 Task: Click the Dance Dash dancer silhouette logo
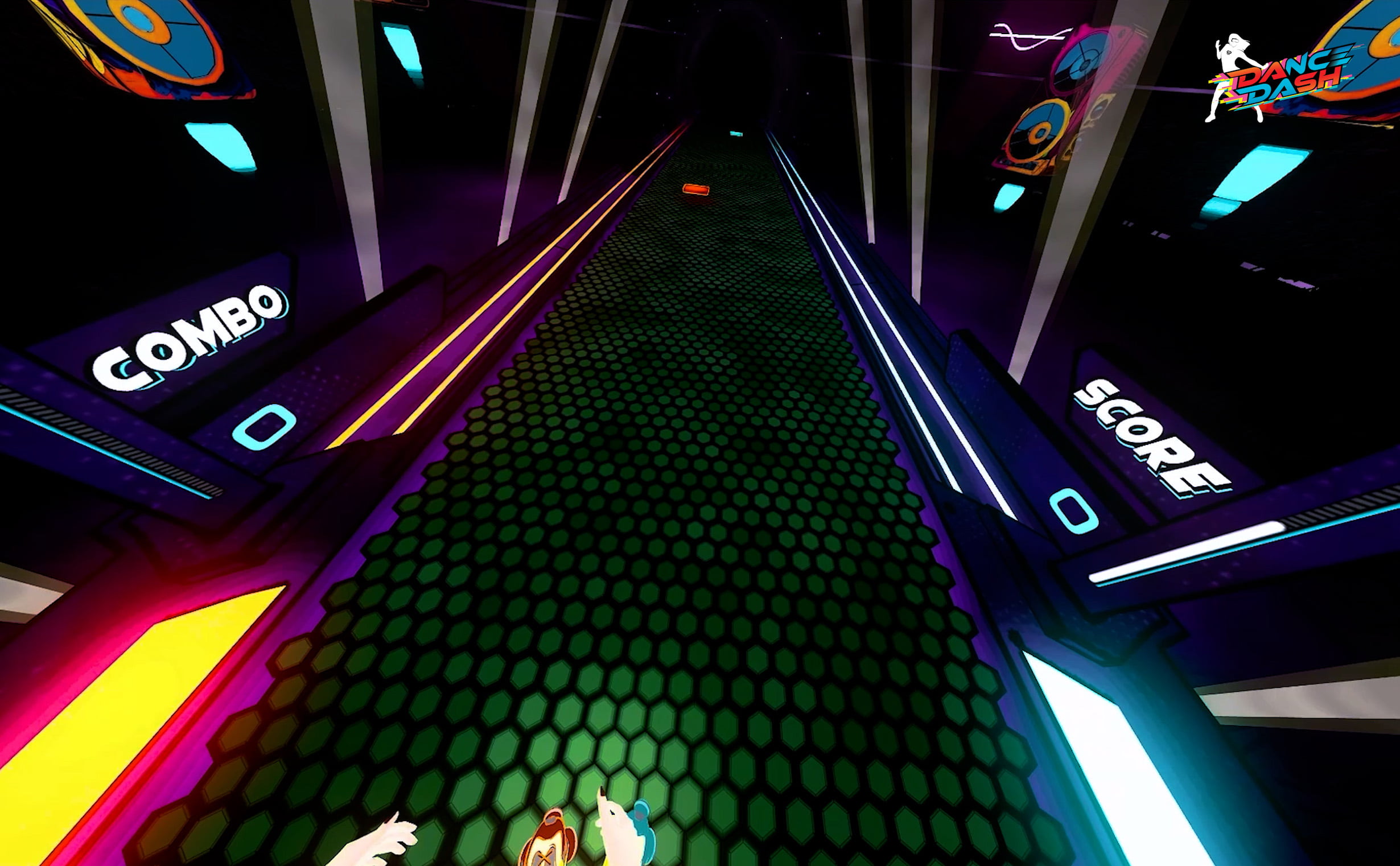(x=1232, y=57)
